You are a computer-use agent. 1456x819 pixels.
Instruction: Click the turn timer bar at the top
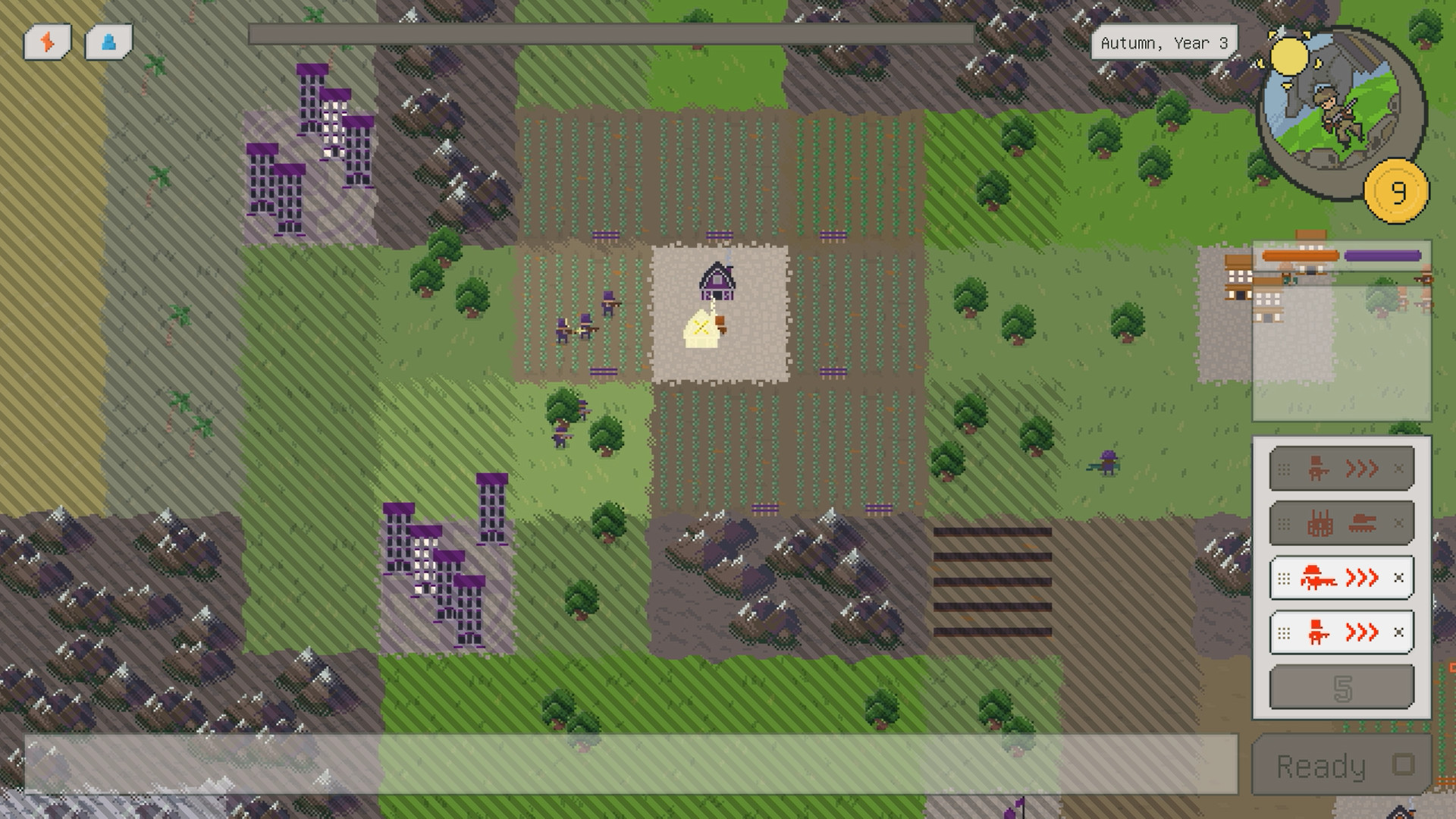pos(614,33)
